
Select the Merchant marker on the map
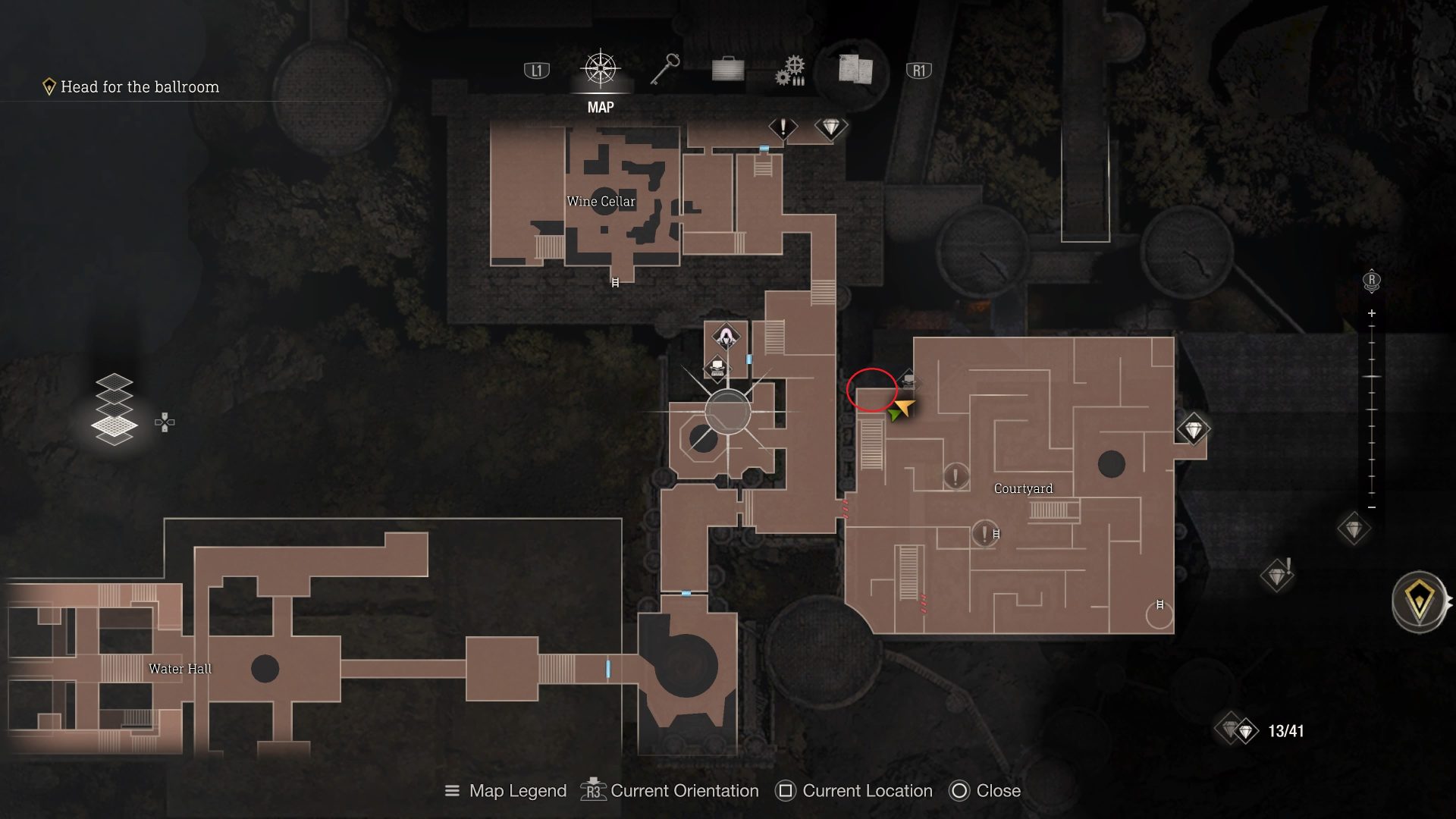point(726,337)
